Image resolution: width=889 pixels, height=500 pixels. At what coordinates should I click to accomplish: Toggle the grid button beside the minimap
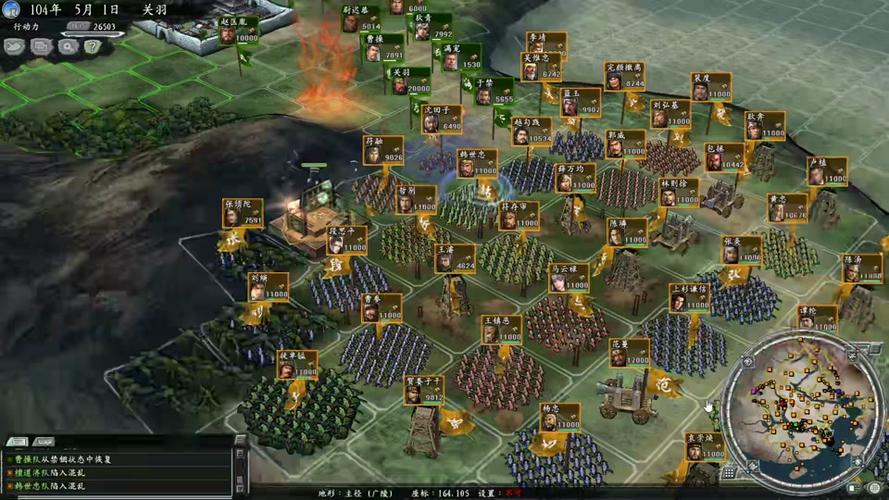click(x=728, y=473)
